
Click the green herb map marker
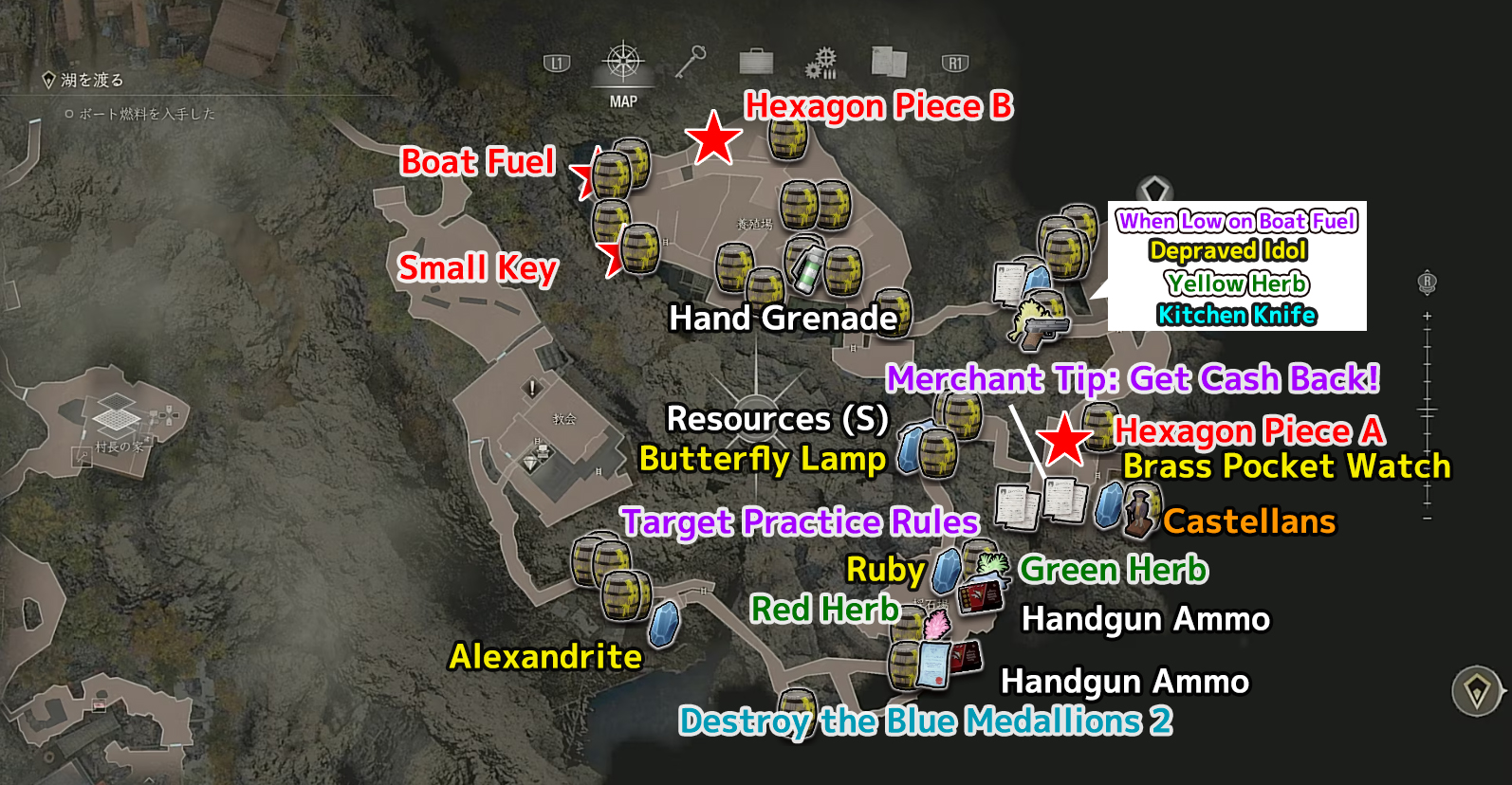coord(991,567)
